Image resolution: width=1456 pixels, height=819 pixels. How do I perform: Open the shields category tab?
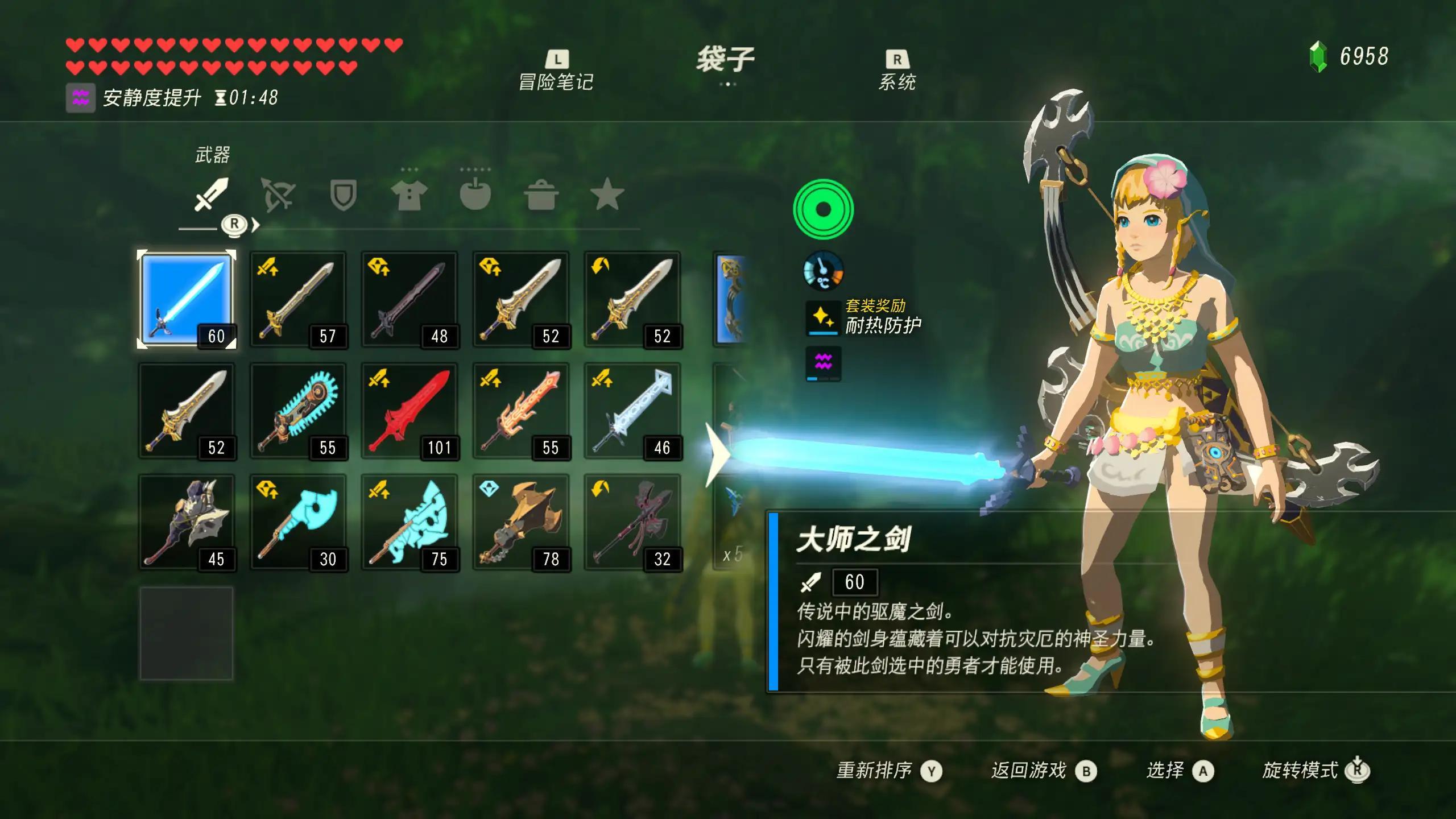point(344,195)
